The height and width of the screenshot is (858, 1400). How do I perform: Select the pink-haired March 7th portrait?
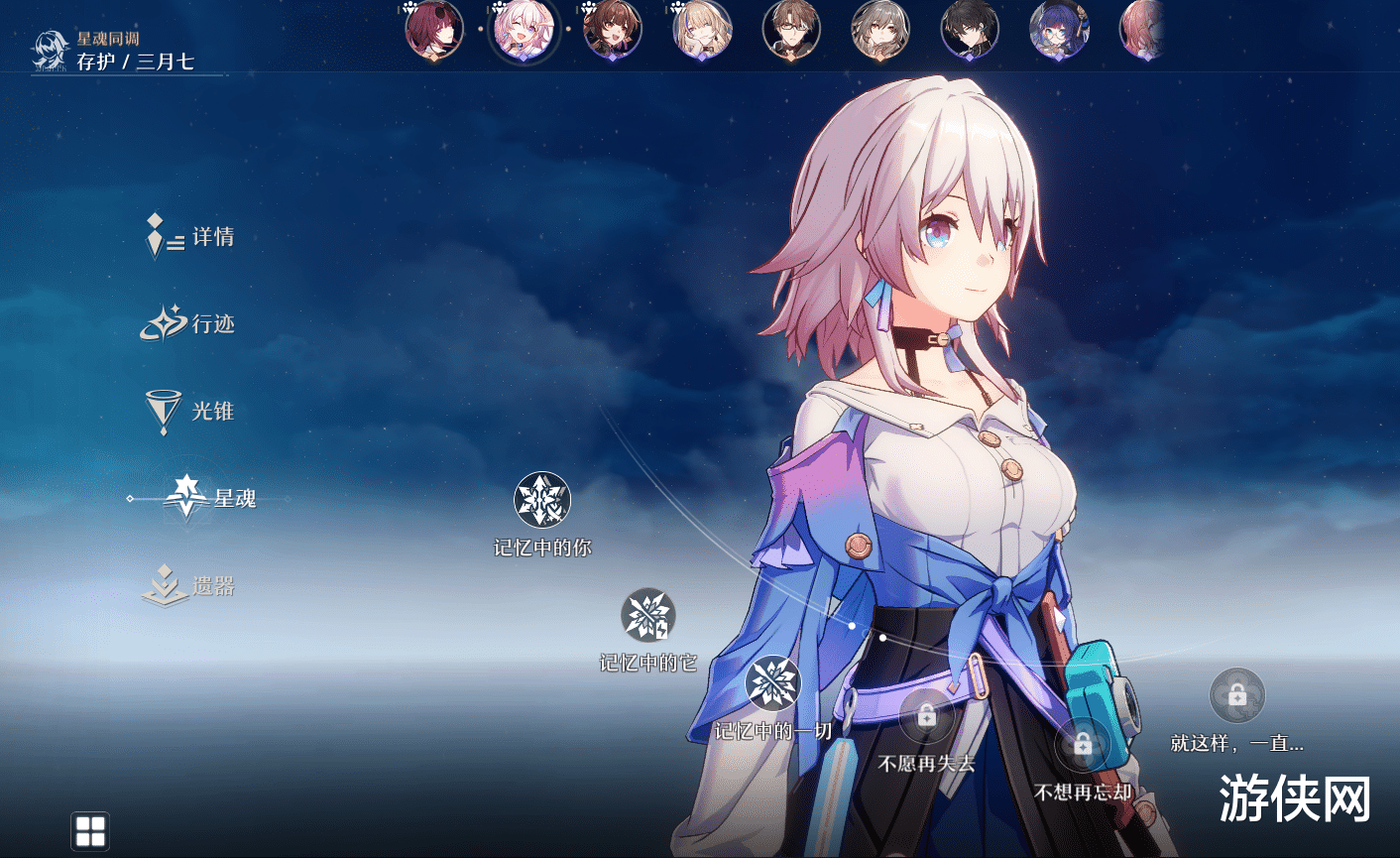pyautogui.click(x=524, y=30)
